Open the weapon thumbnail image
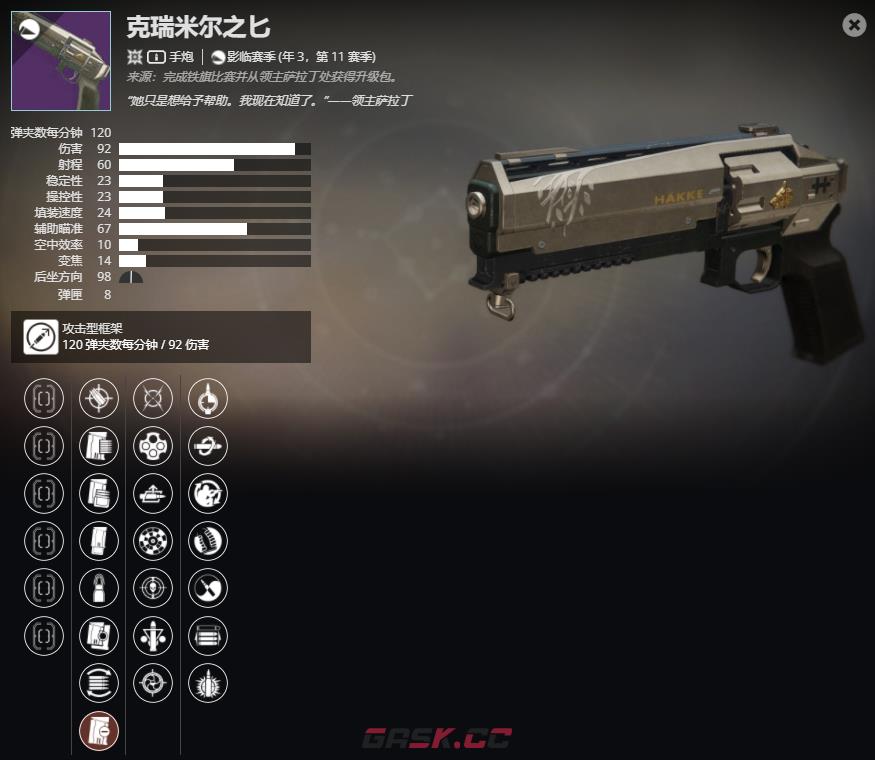Screen dimensions: 875x760 [x=61, y=61]
